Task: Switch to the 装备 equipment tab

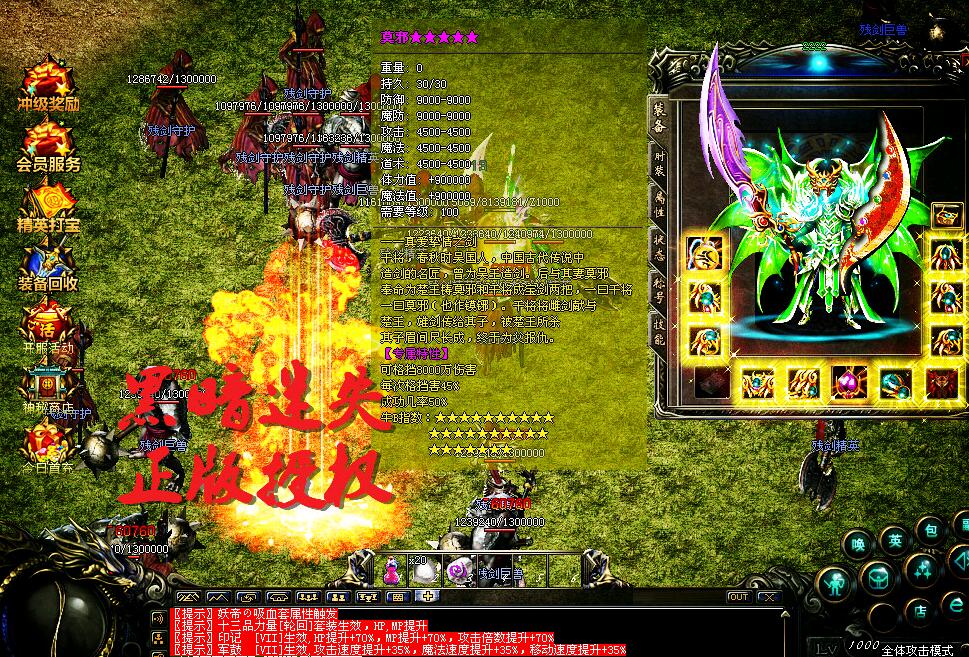Action: (x=659, y=118)
